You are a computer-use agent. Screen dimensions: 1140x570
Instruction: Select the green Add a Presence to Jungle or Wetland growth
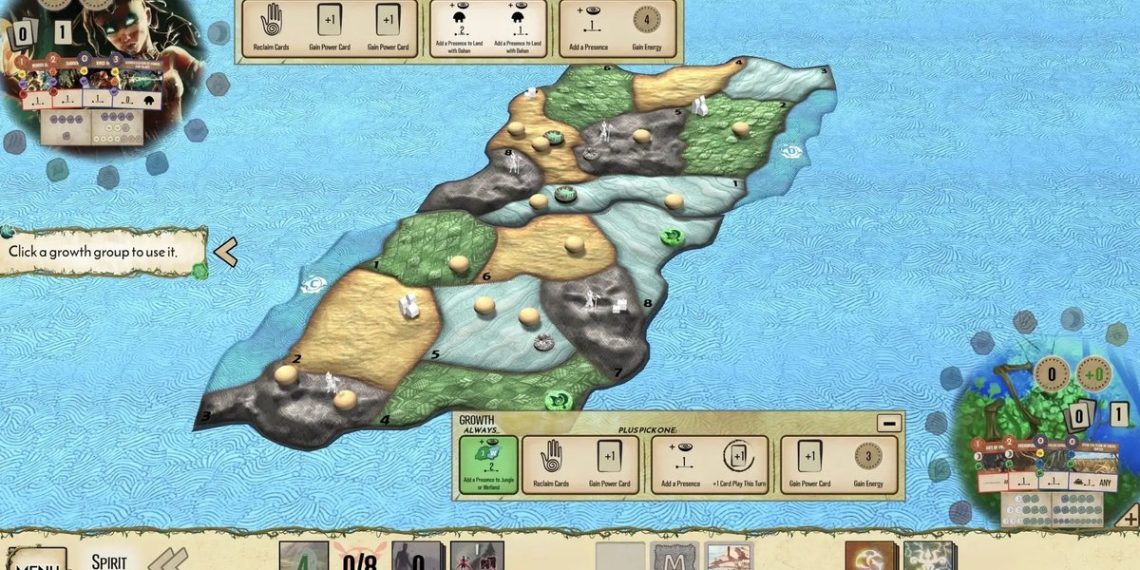point(489,465)
